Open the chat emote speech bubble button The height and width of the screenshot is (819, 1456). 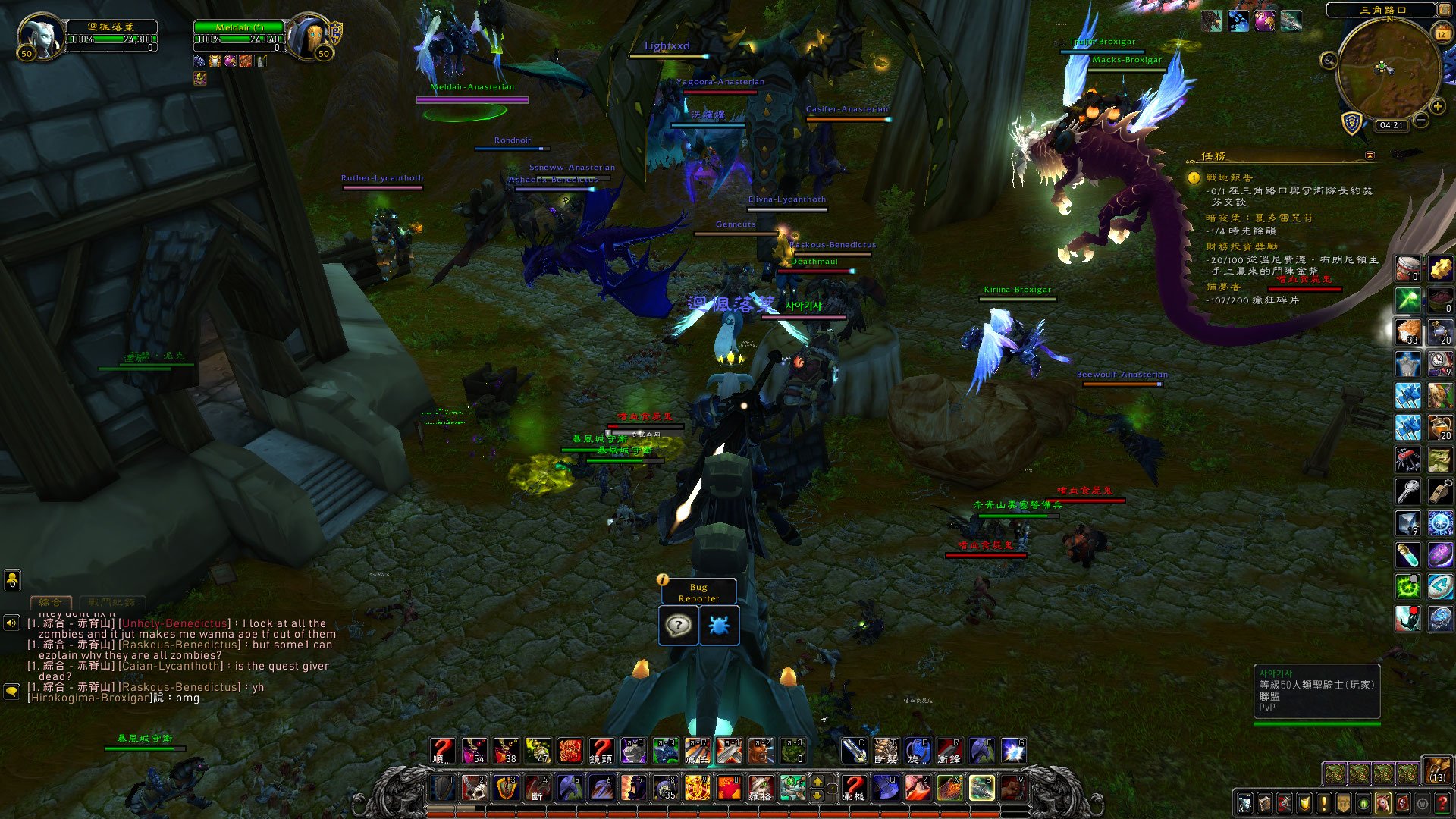click(x=11, y=692)
